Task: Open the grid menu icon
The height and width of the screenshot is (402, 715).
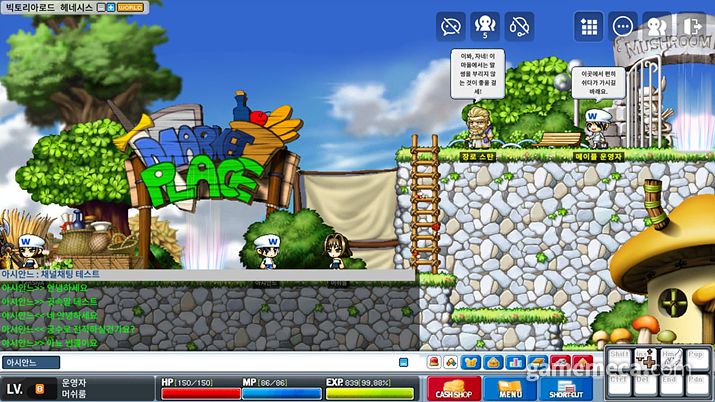Action: [x=589, y=25]
